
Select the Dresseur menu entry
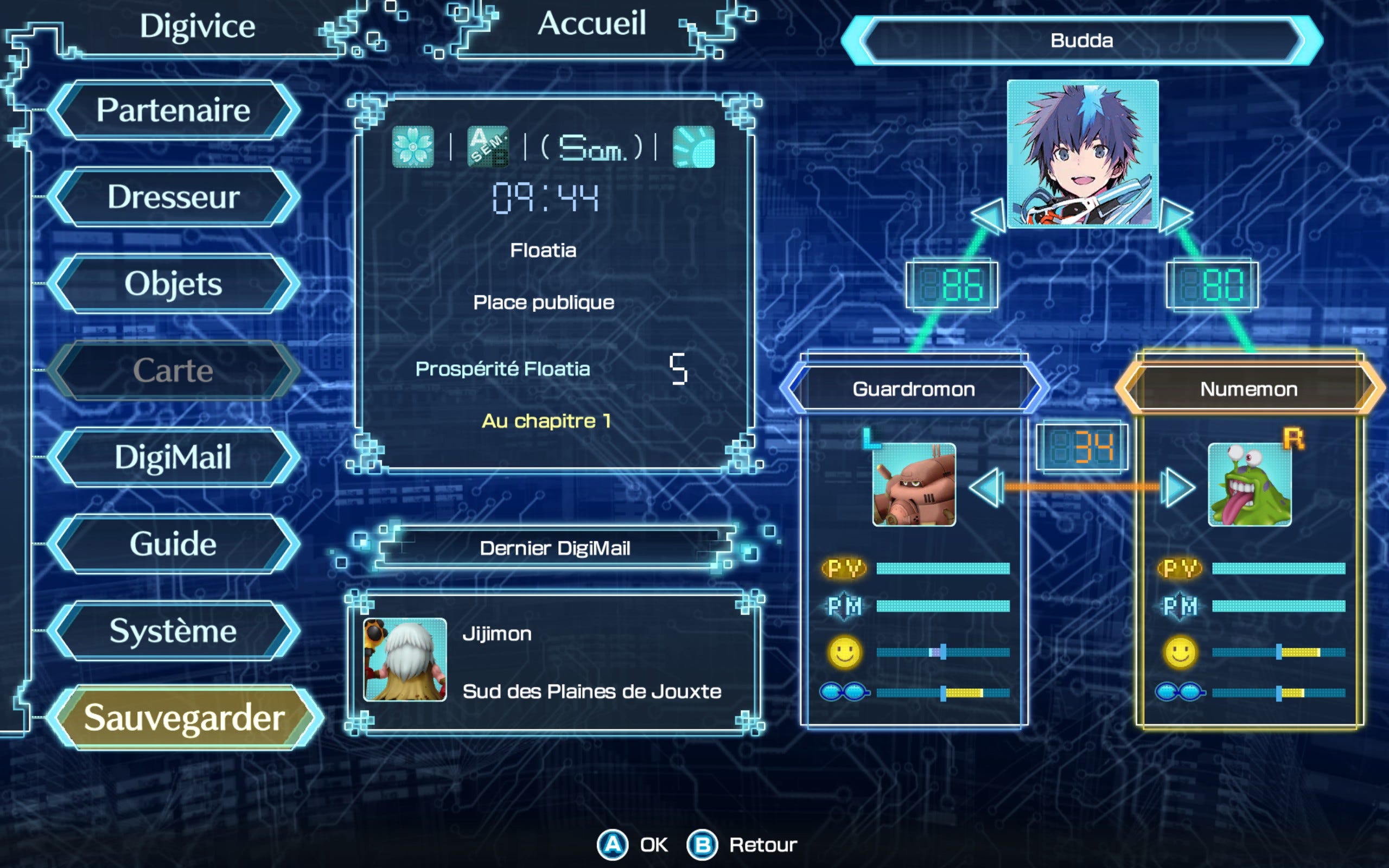click(x=173, y=197)
